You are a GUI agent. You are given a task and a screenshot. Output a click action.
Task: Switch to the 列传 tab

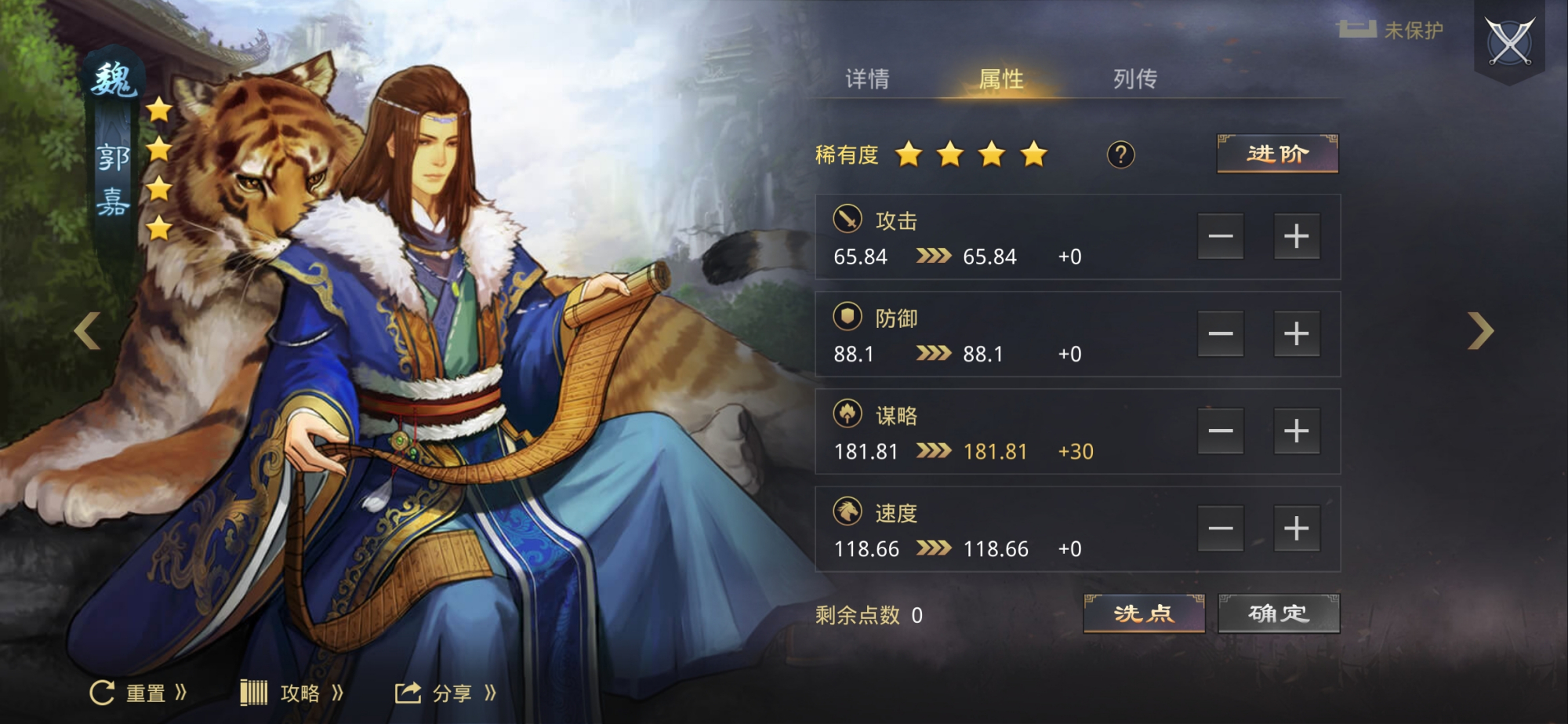[x=1134, y=78]
